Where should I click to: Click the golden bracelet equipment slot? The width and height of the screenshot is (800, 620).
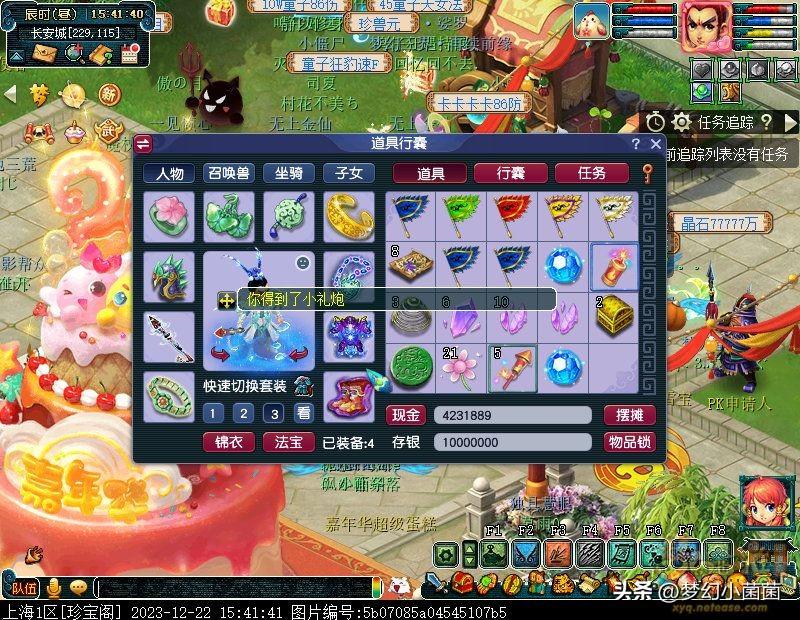(x=348, y=215)
